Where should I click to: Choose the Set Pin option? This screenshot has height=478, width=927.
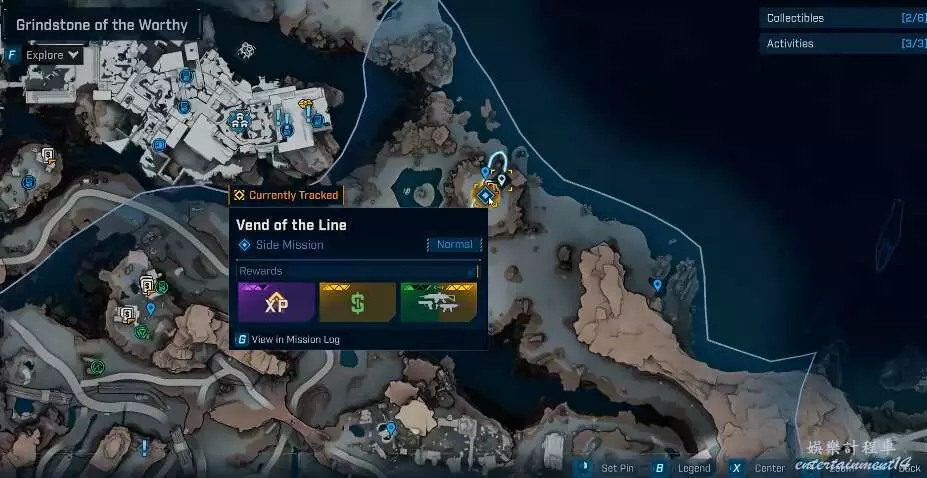click(616, 468)
